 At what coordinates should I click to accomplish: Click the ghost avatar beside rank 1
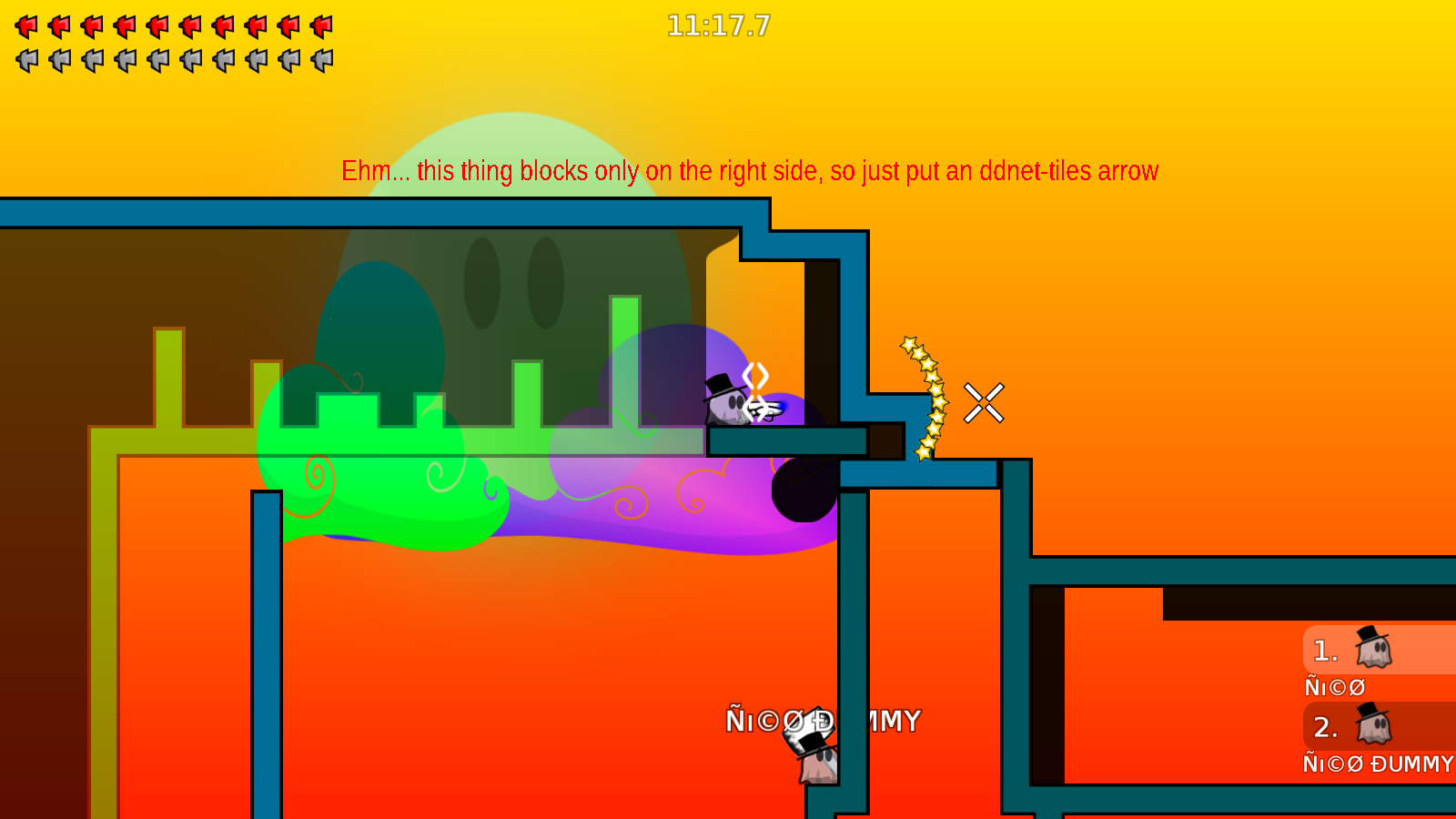[1371, 648]
